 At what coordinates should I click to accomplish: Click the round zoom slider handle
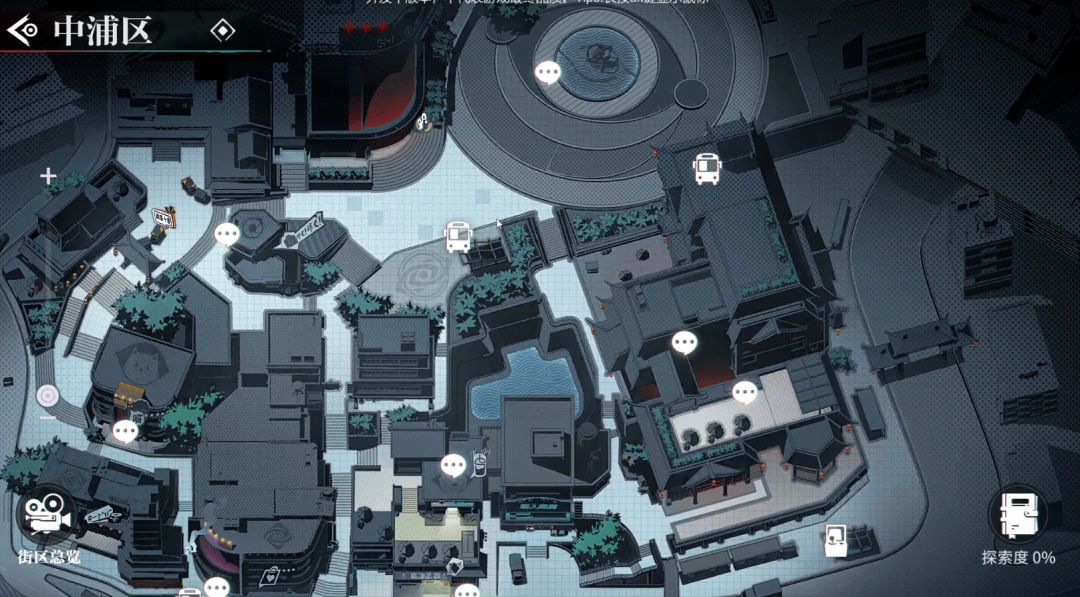tap(47, 395)
